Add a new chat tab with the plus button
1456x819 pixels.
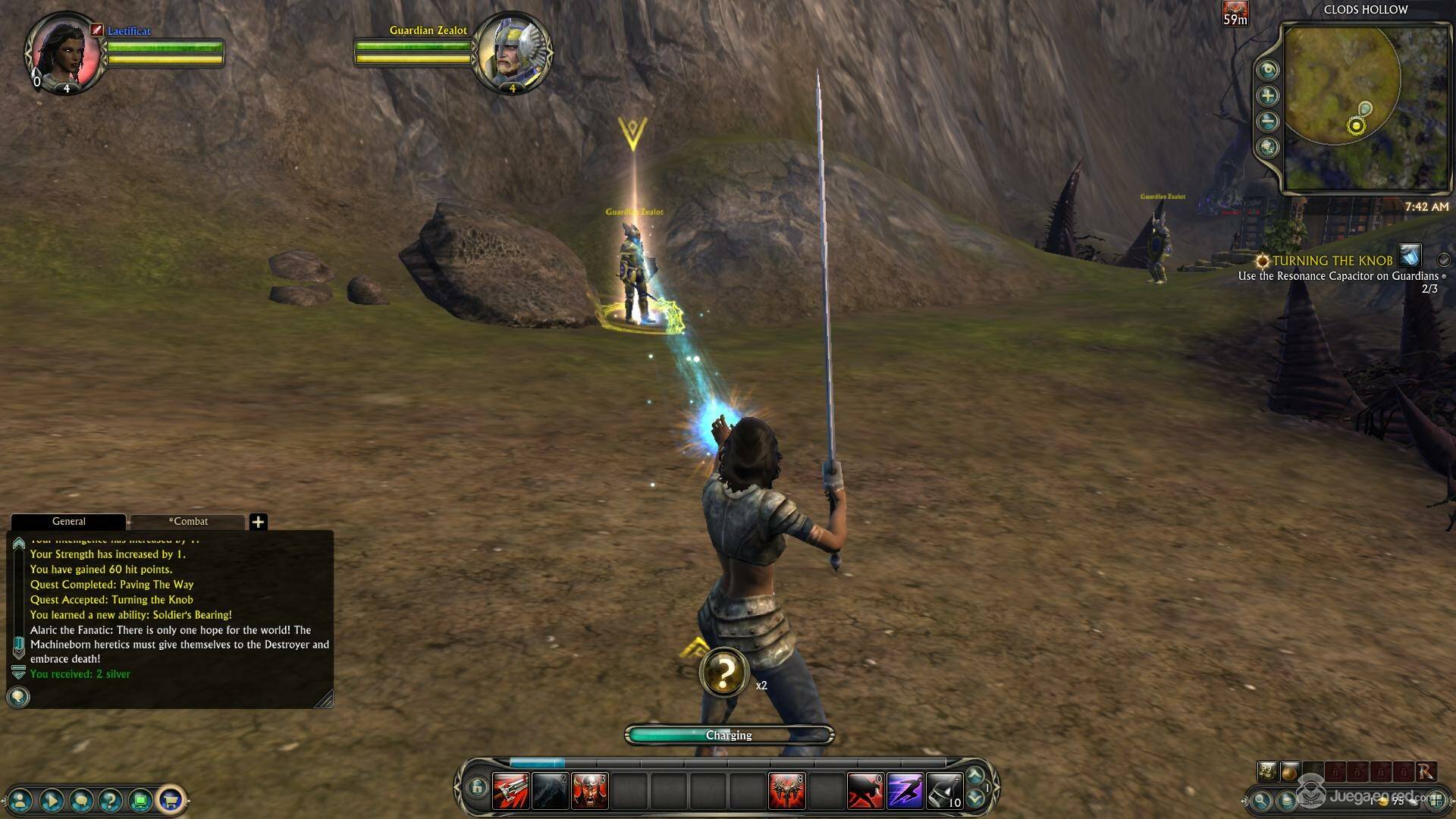pyautogui.click(x=259, y=522)
